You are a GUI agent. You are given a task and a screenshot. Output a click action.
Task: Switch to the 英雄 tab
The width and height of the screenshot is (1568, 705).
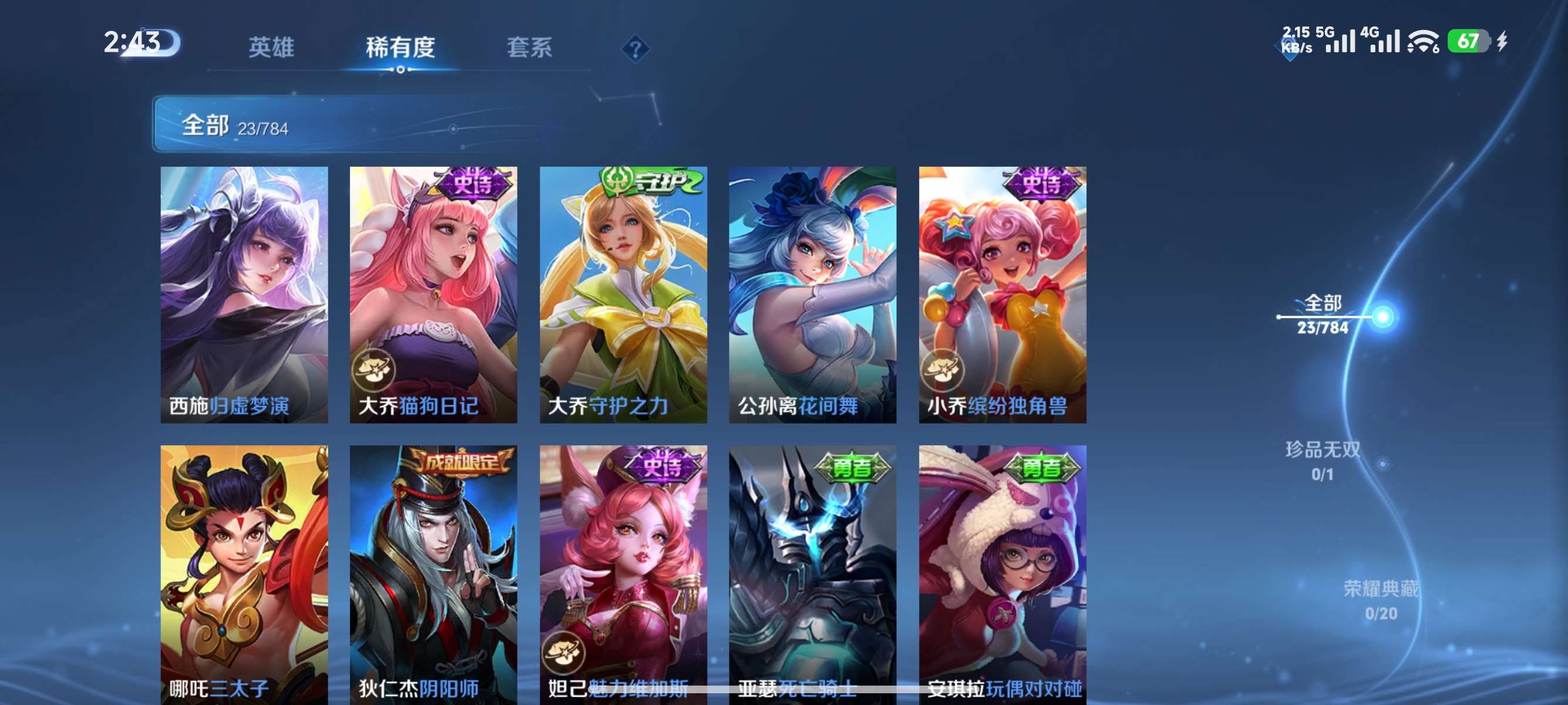tap(270, 48)
